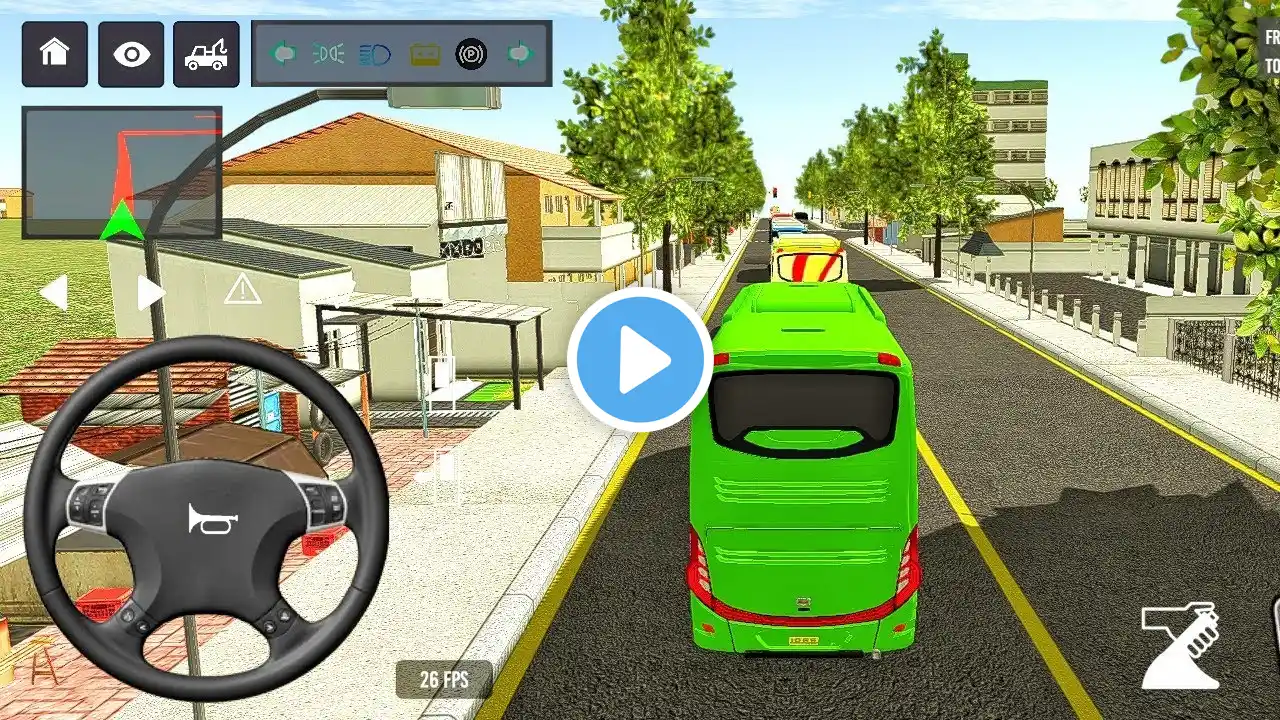Viewport: 1280px width, 720px height.
Task: Activate the hazard warning triangle
Action: click(x=242, y=291)
